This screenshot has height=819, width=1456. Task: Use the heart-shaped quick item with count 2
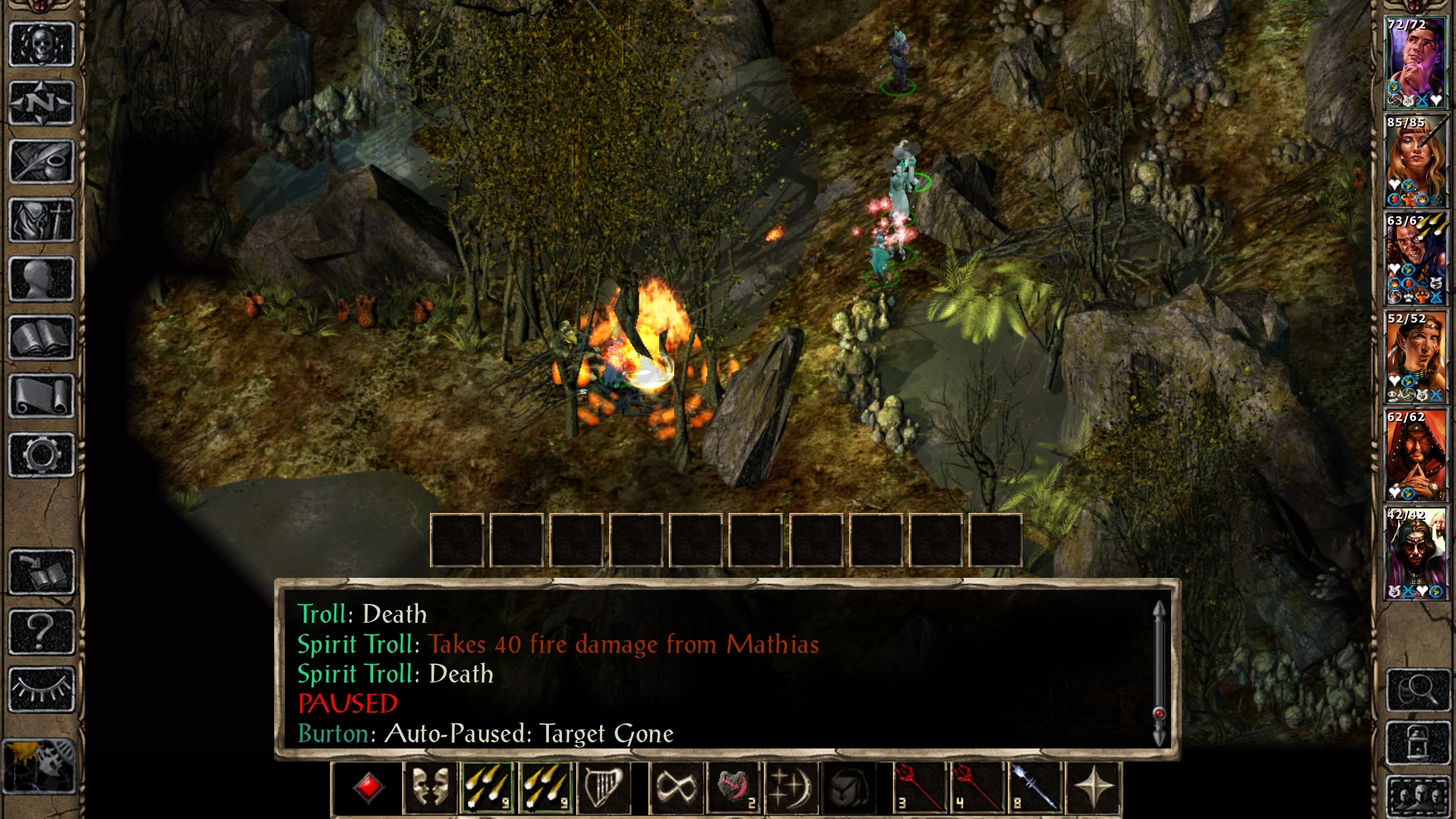tap(734, 788)
